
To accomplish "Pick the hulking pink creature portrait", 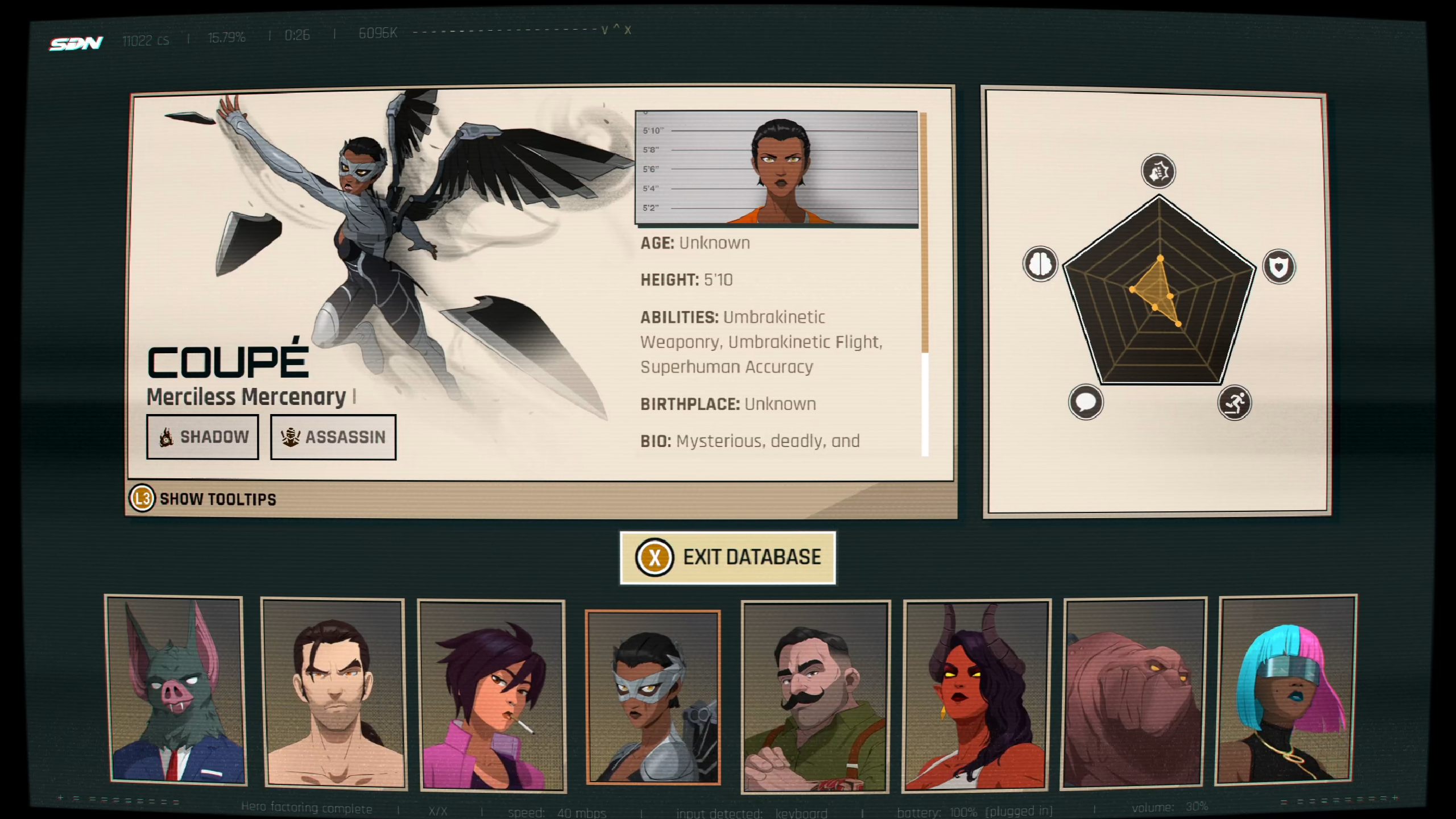I will coord(1134,692).
